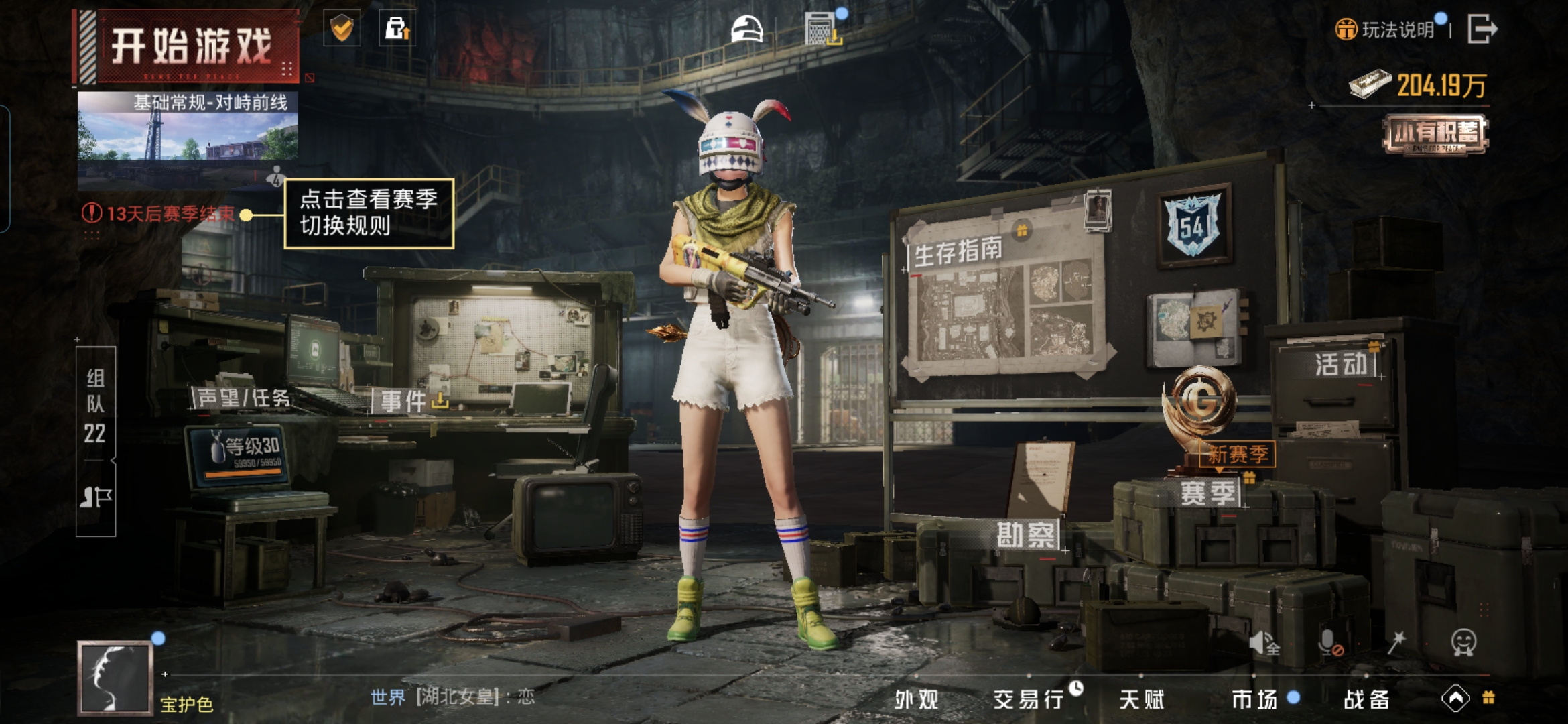Open the 勘察 reconnaissance menu

click(x=1025, y=535)
